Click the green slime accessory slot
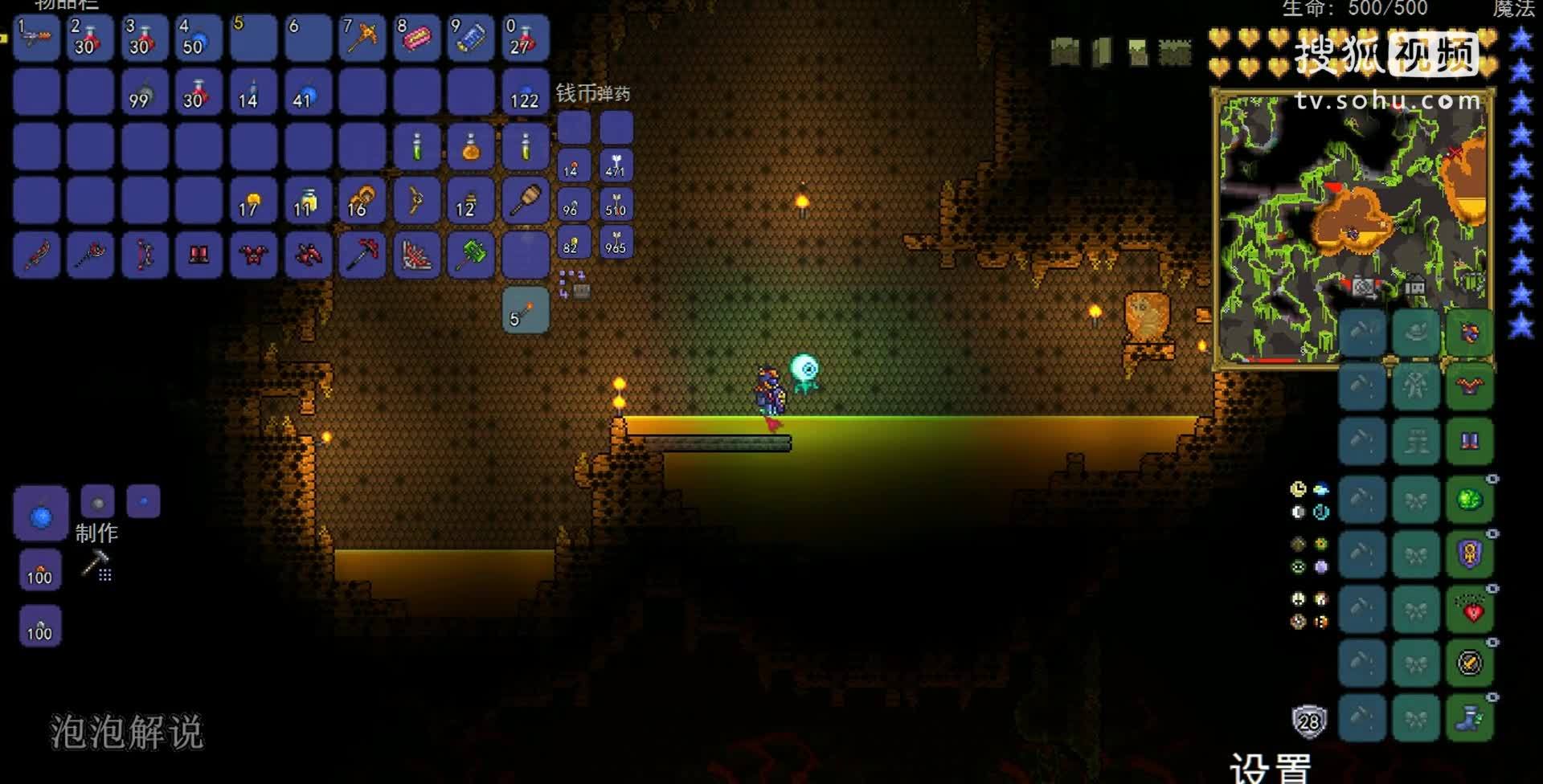The image size is (1543, 784). tap(1470, 500)
